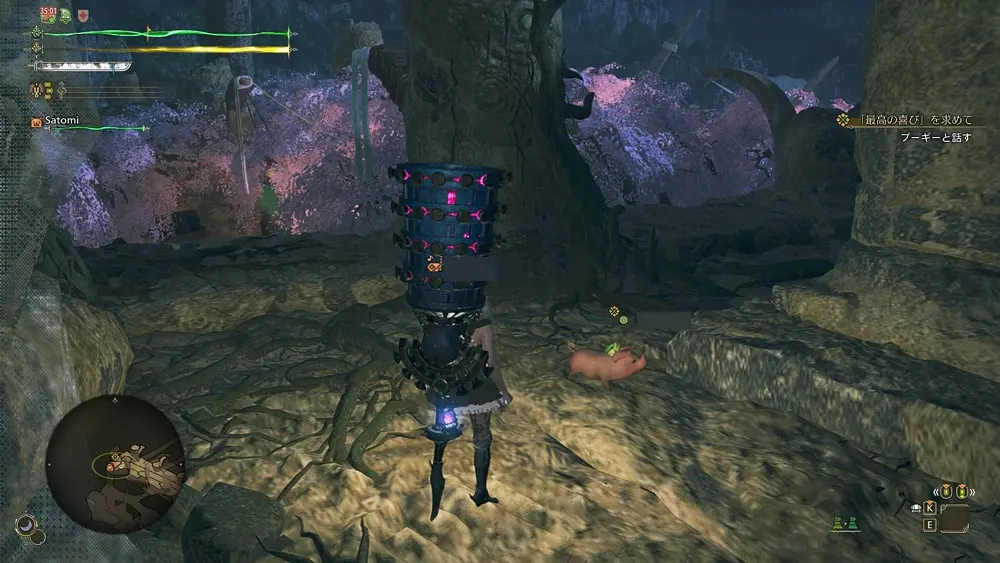
Task: Select the green leaf status buff icon
Action: 65,15
